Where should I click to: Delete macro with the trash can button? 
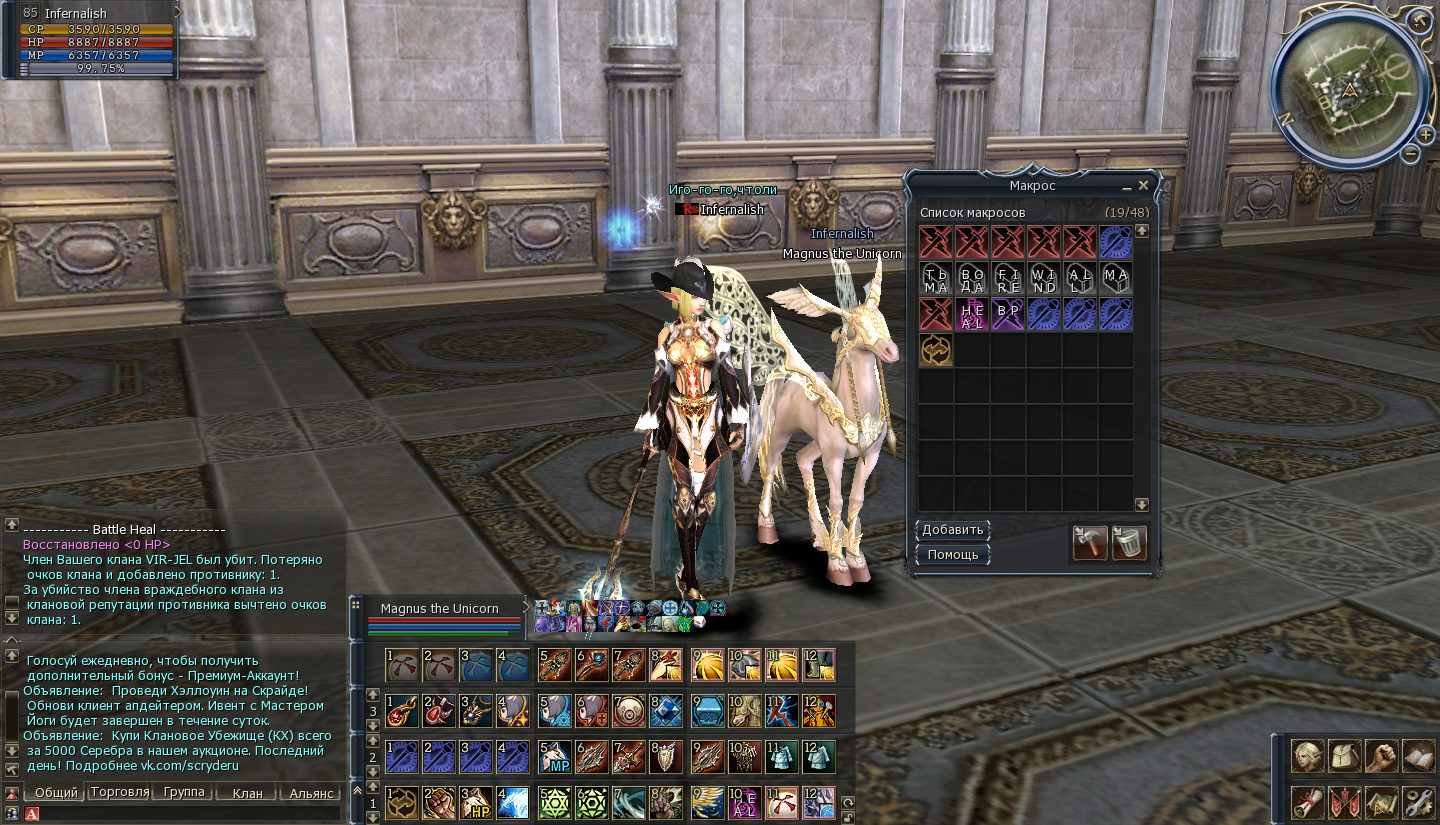1129,543
